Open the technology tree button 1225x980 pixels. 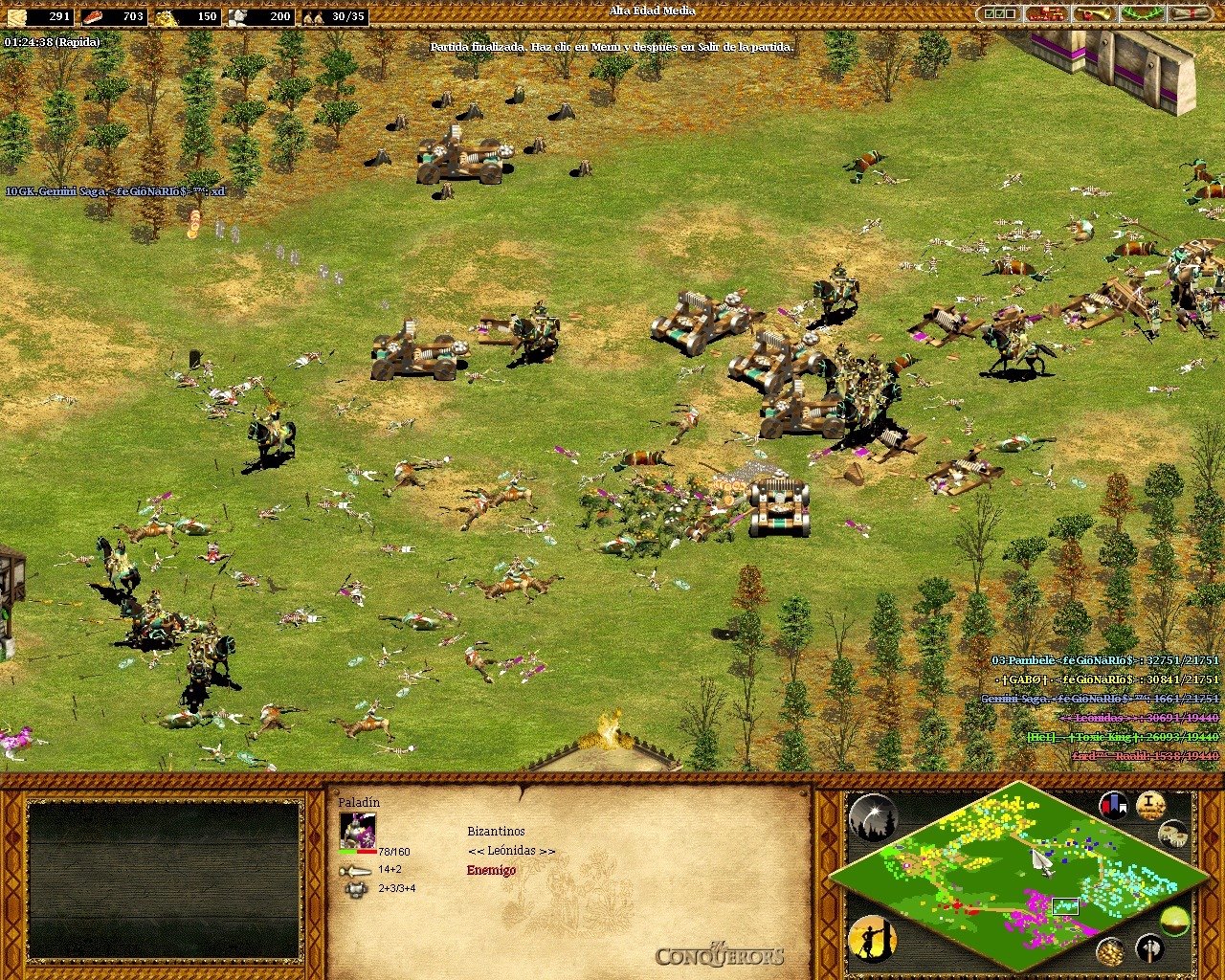click(x=1046, y=14)
